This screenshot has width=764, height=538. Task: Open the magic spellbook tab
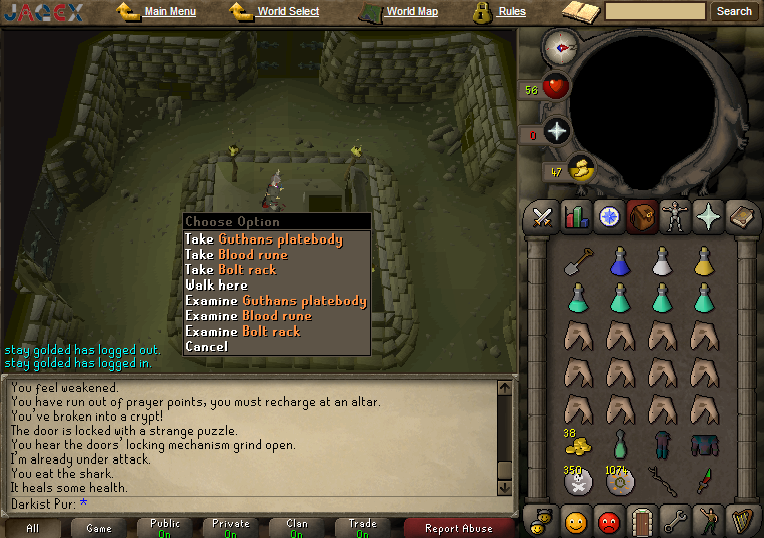point(709,215)
